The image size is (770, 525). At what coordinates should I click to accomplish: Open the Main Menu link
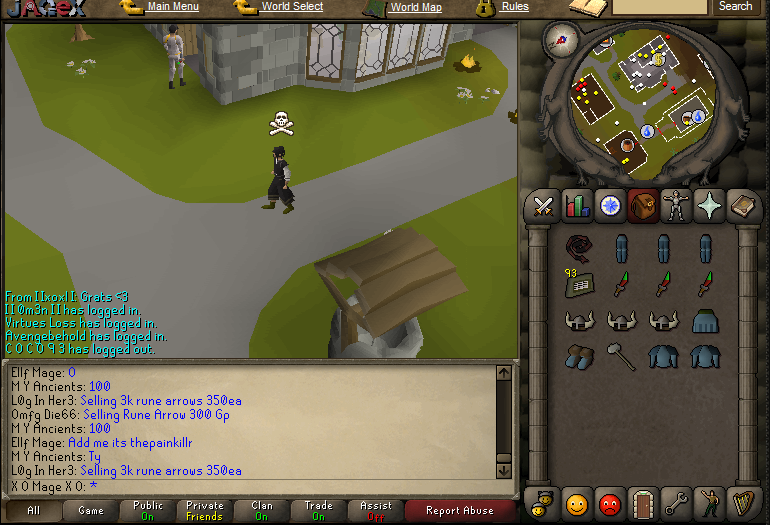tap(172, 7)
